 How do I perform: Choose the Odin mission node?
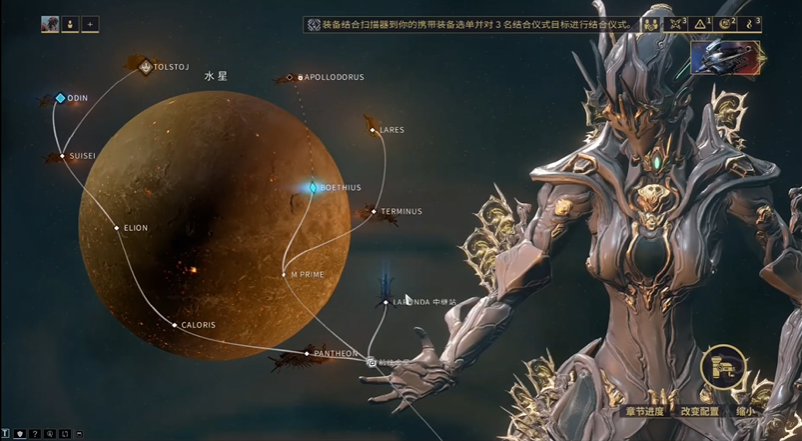pyautogui.click(x=60, y=98)
